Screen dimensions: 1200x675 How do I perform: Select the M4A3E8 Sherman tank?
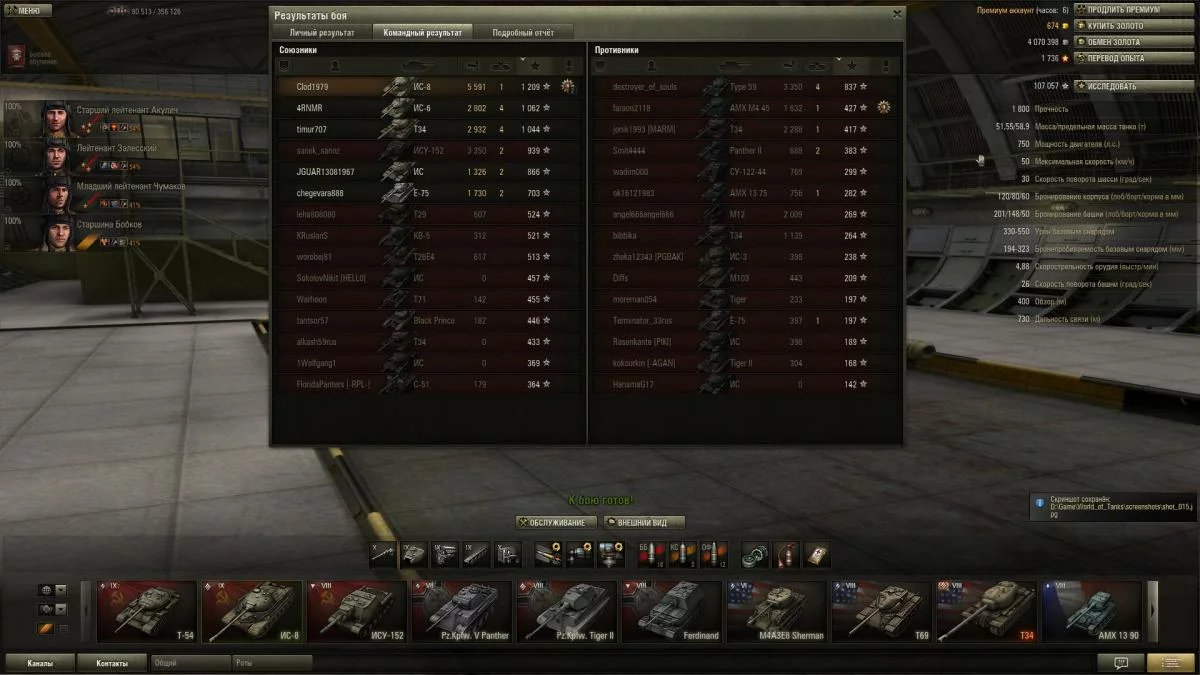(x=777, y=611)
